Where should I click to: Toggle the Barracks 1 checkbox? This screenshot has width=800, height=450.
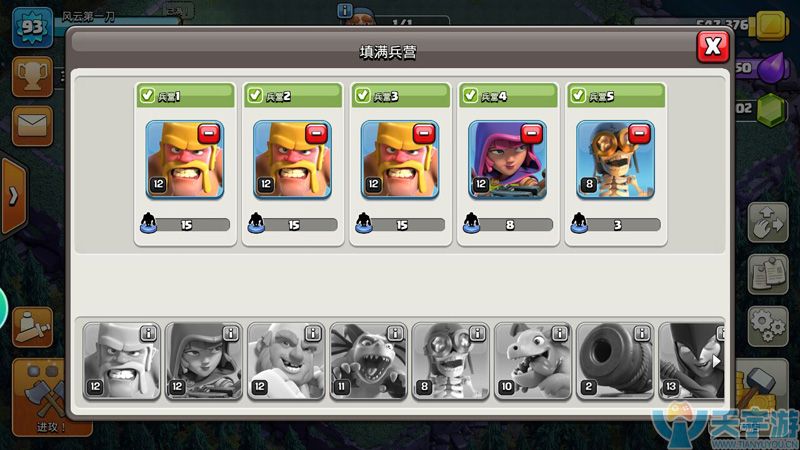pos(147,95)
